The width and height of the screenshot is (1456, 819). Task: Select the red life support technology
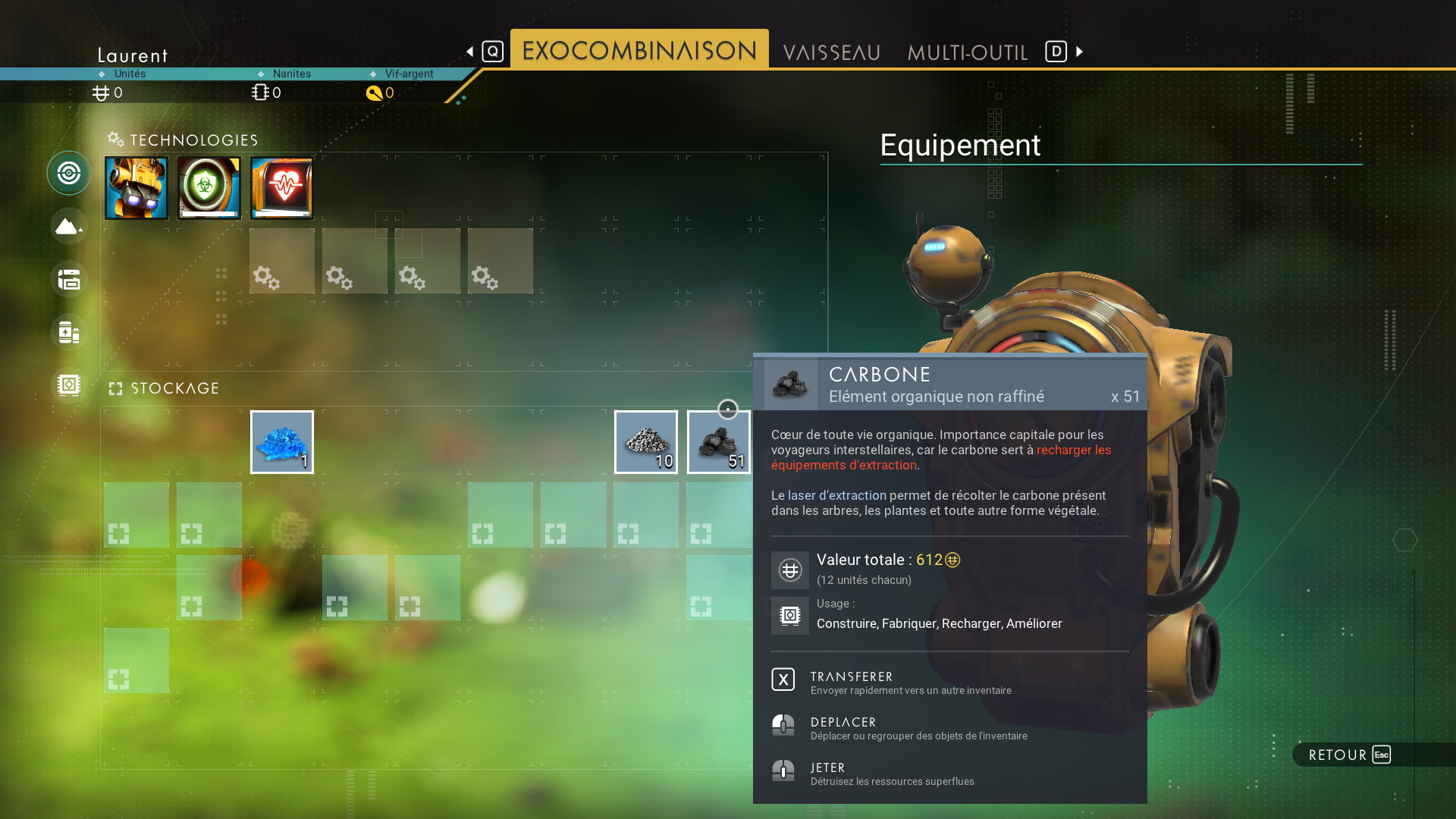(282, 188)
